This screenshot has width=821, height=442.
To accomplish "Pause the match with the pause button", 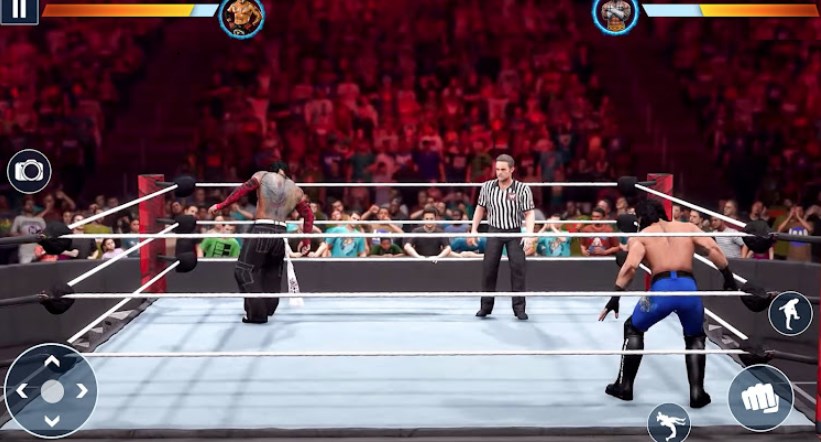I will click(x=20, y=9).
